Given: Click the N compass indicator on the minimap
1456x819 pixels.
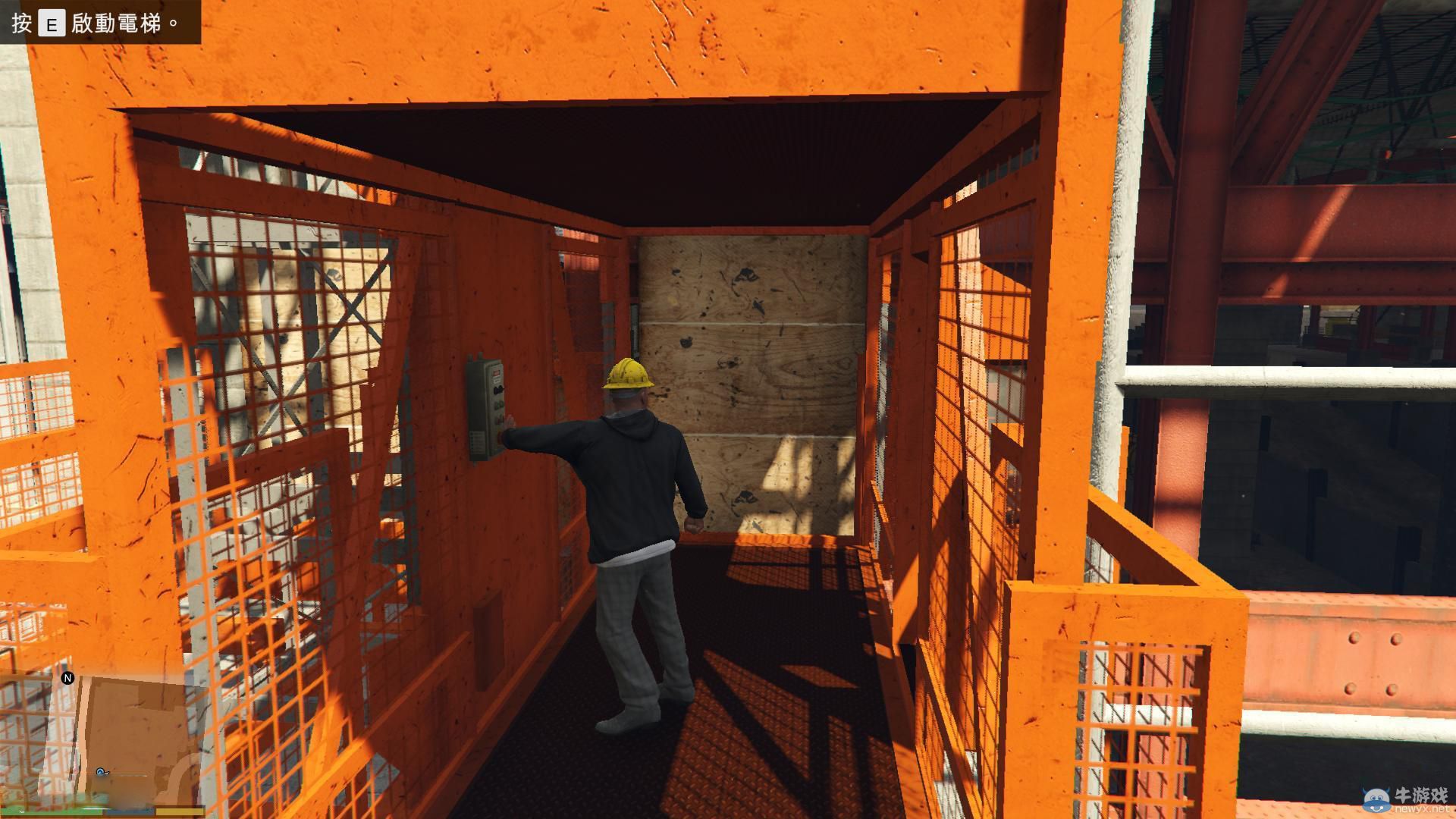Looking at the screenshot, I should coord(67,679).
